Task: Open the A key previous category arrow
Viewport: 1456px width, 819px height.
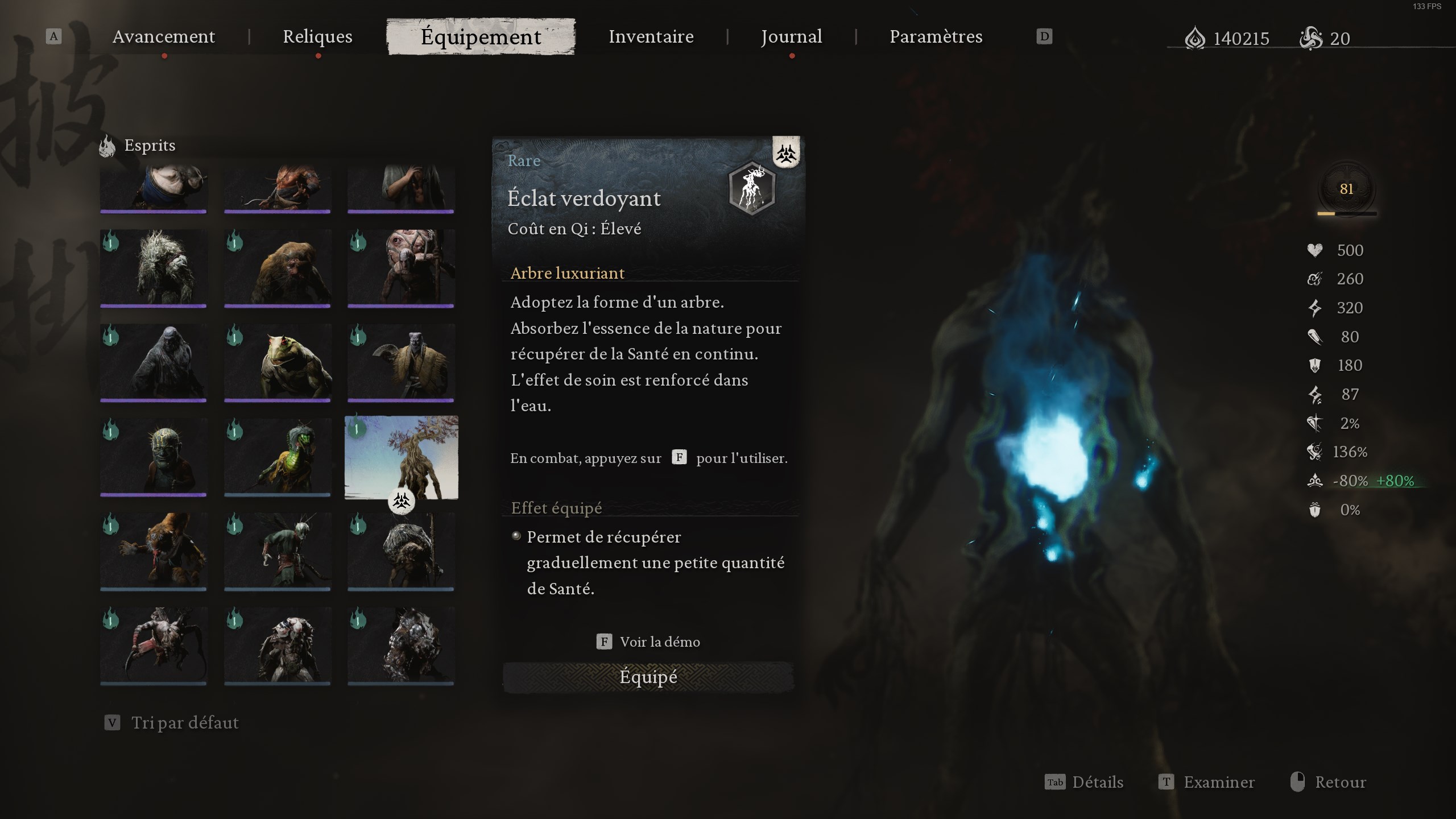Action: point(54,36)
